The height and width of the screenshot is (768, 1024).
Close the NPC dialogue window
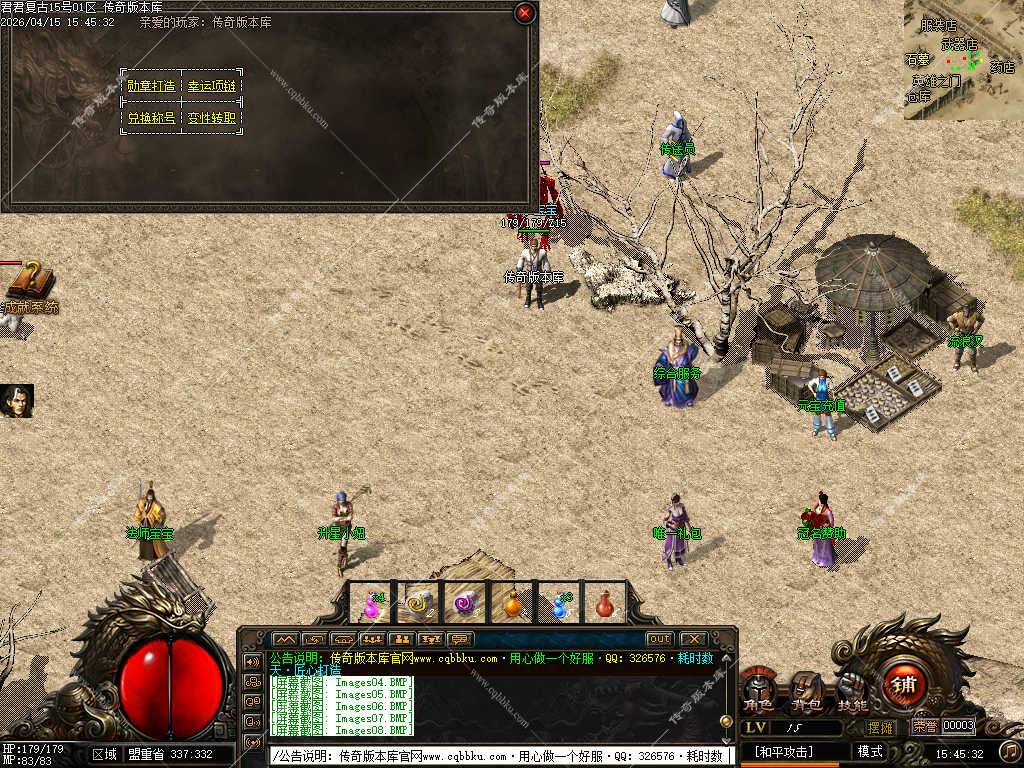click(x=525, y=13)
